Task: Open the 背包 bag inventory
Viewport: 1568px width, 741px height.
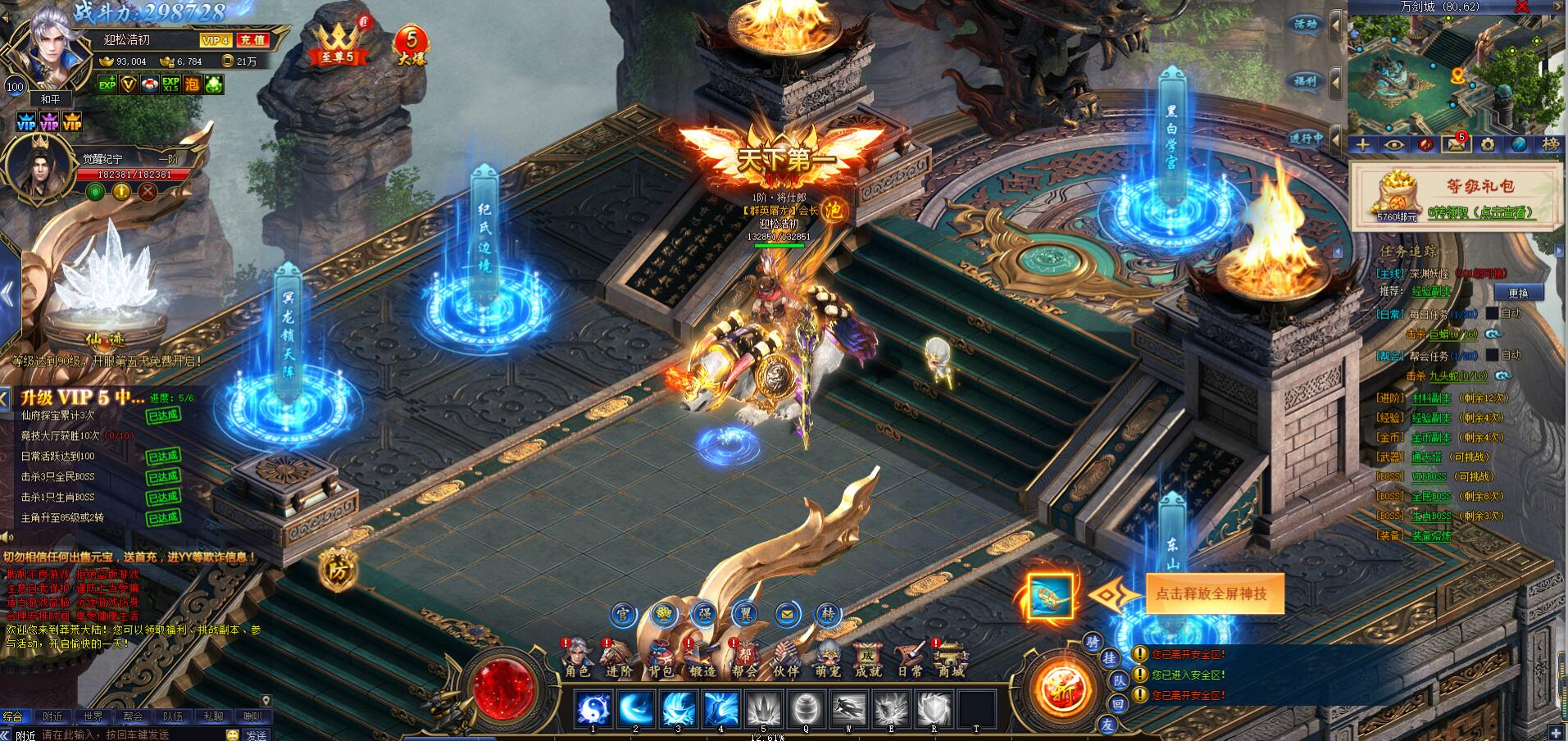Action: pyautogui.click(x=661, y=658)
